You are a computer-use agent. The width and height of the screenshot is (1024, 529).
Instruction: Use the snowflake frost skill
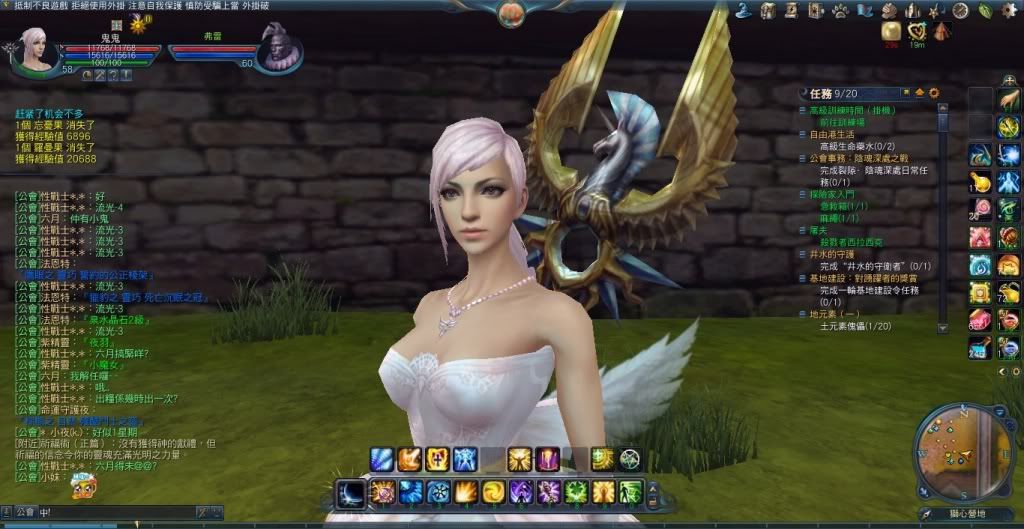[x=438, y=492]
